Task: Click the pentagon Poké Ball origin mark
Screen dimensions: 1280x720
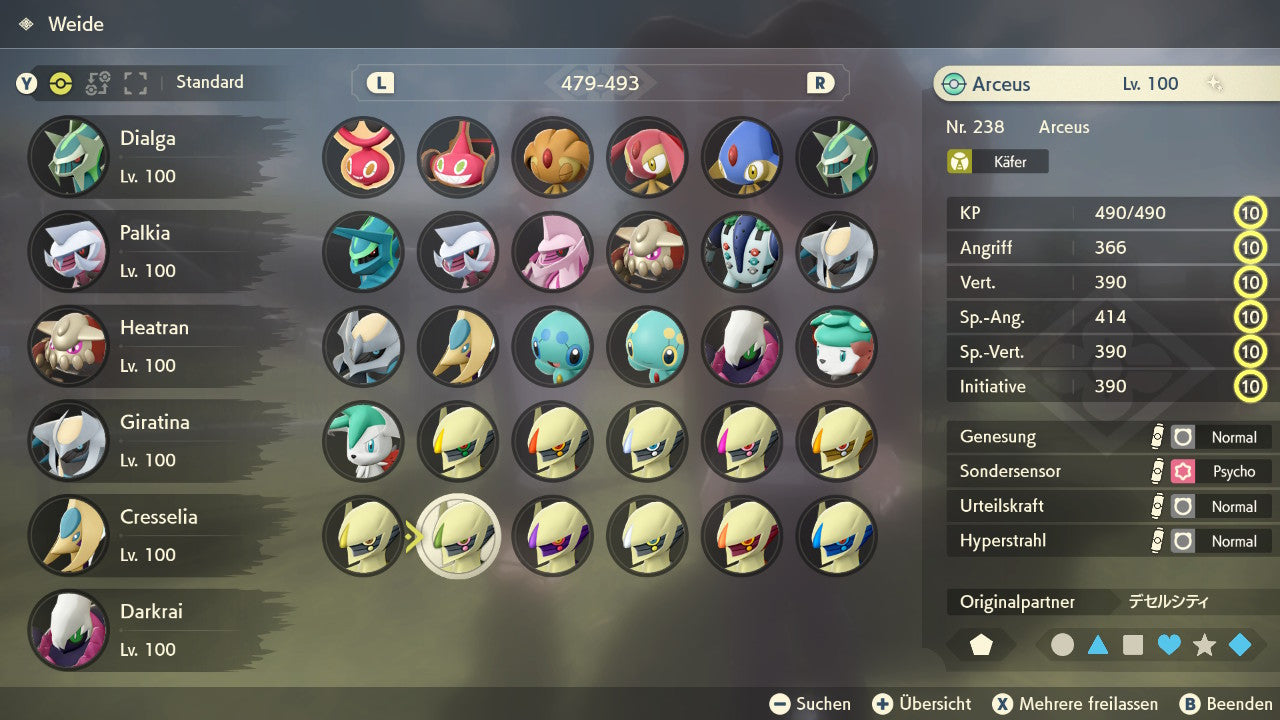Action: [x=981, y=645]
